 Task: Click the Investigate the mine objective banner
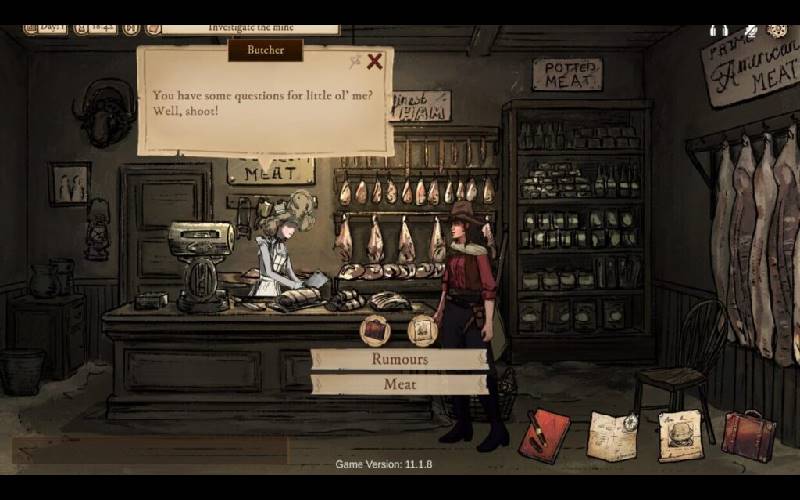(250, 29)
